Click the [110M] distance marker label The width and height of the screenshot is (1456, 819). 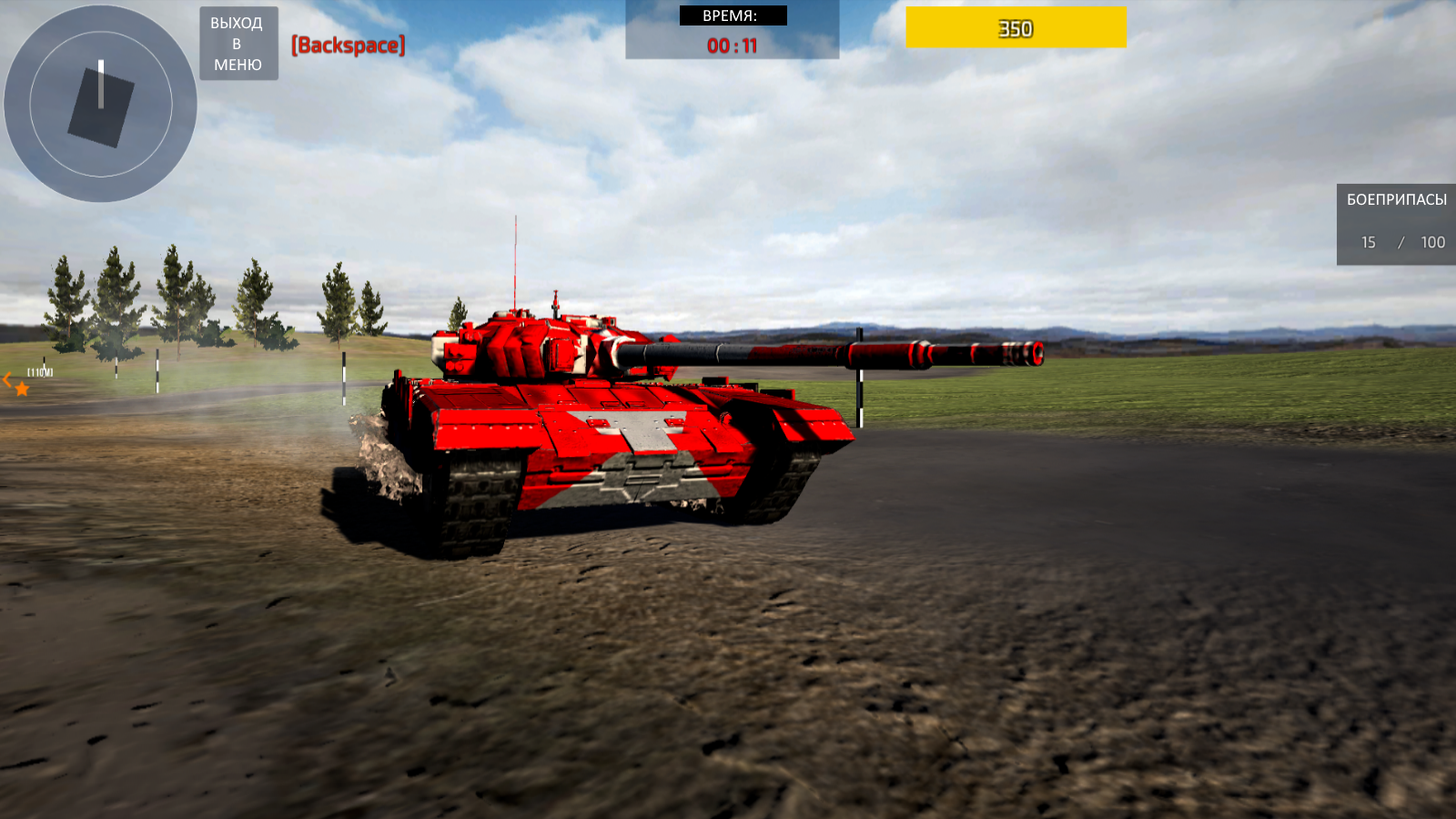40,371
